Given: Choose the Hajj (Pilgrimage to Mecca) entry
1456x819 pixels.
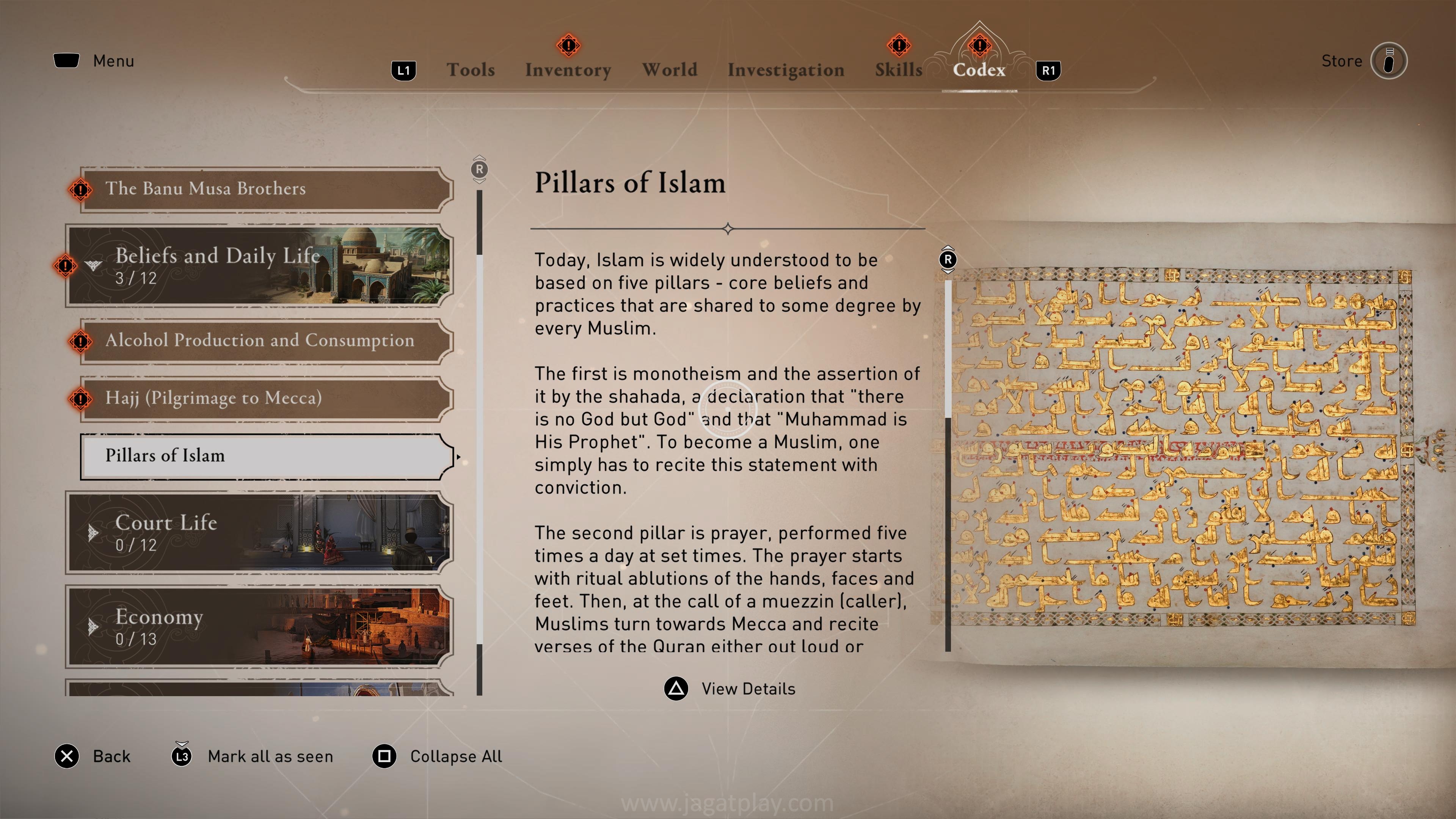Looking at the screenshot, I should pyautogui.click(x=266, y=398).
